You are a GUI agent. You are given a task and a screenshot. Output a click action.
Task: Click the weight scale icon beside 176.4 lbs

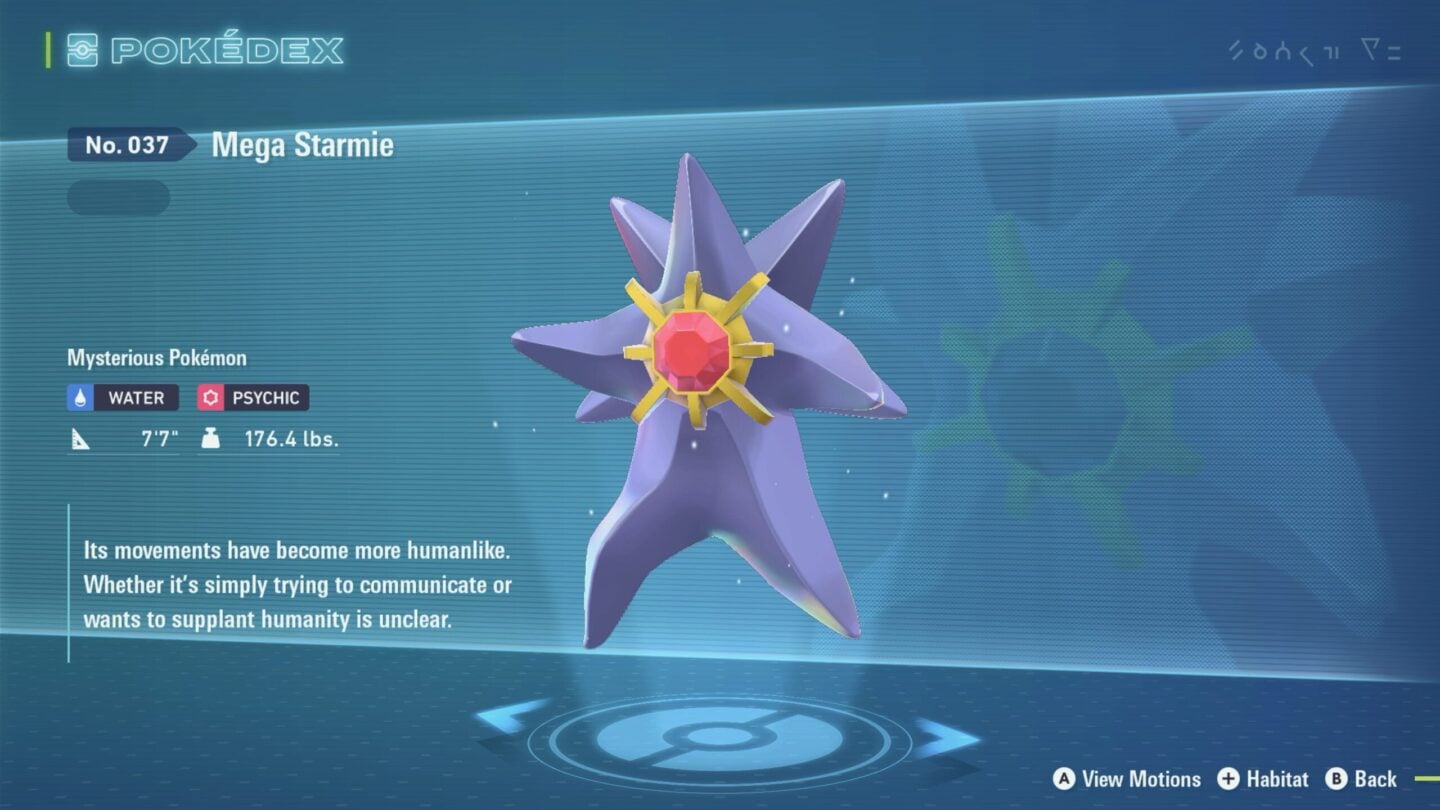(209, 436)
